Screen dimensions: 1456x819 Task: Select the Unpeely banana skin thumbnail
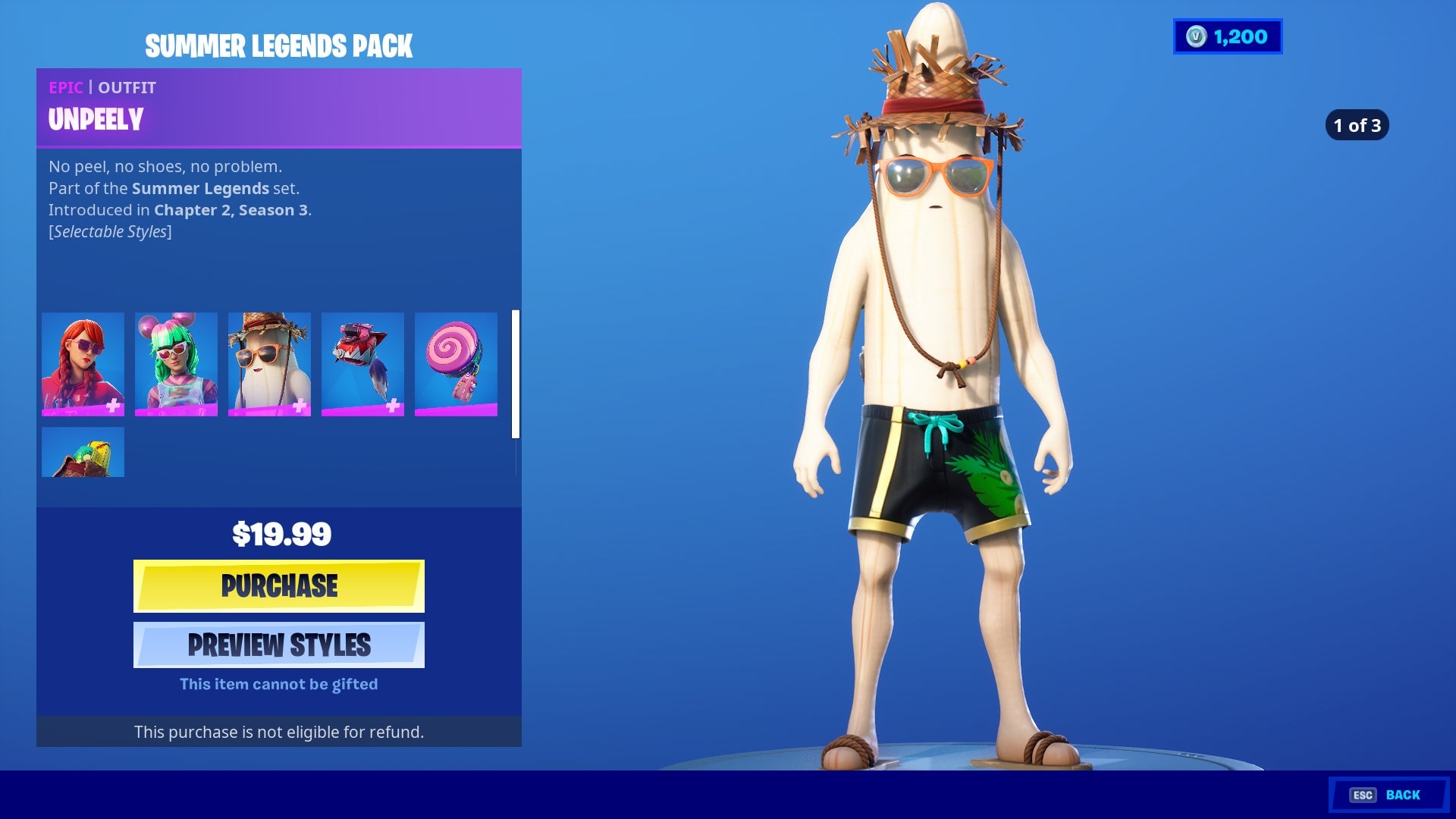coord(268,365)
